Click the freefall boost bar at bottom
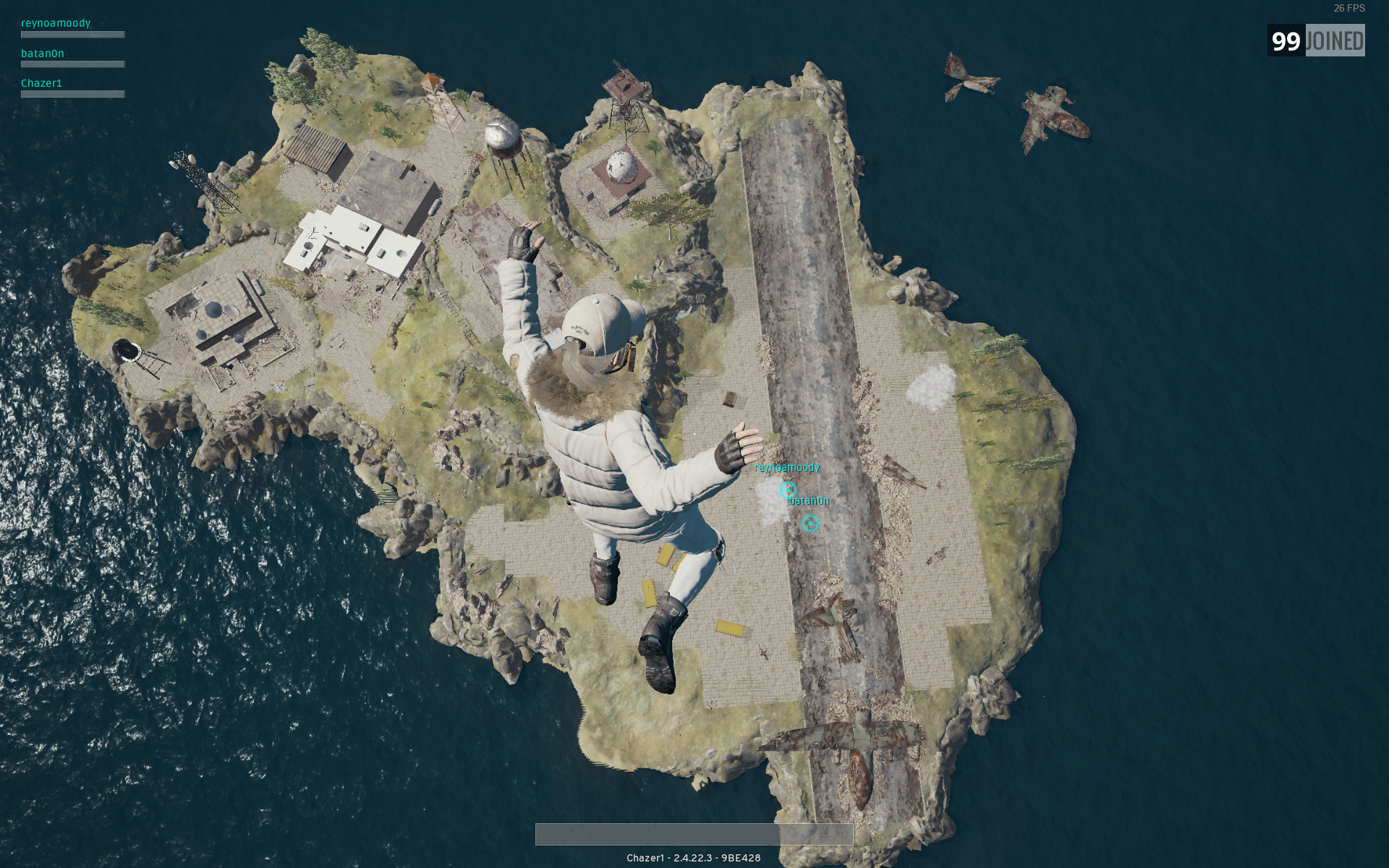 693,833
